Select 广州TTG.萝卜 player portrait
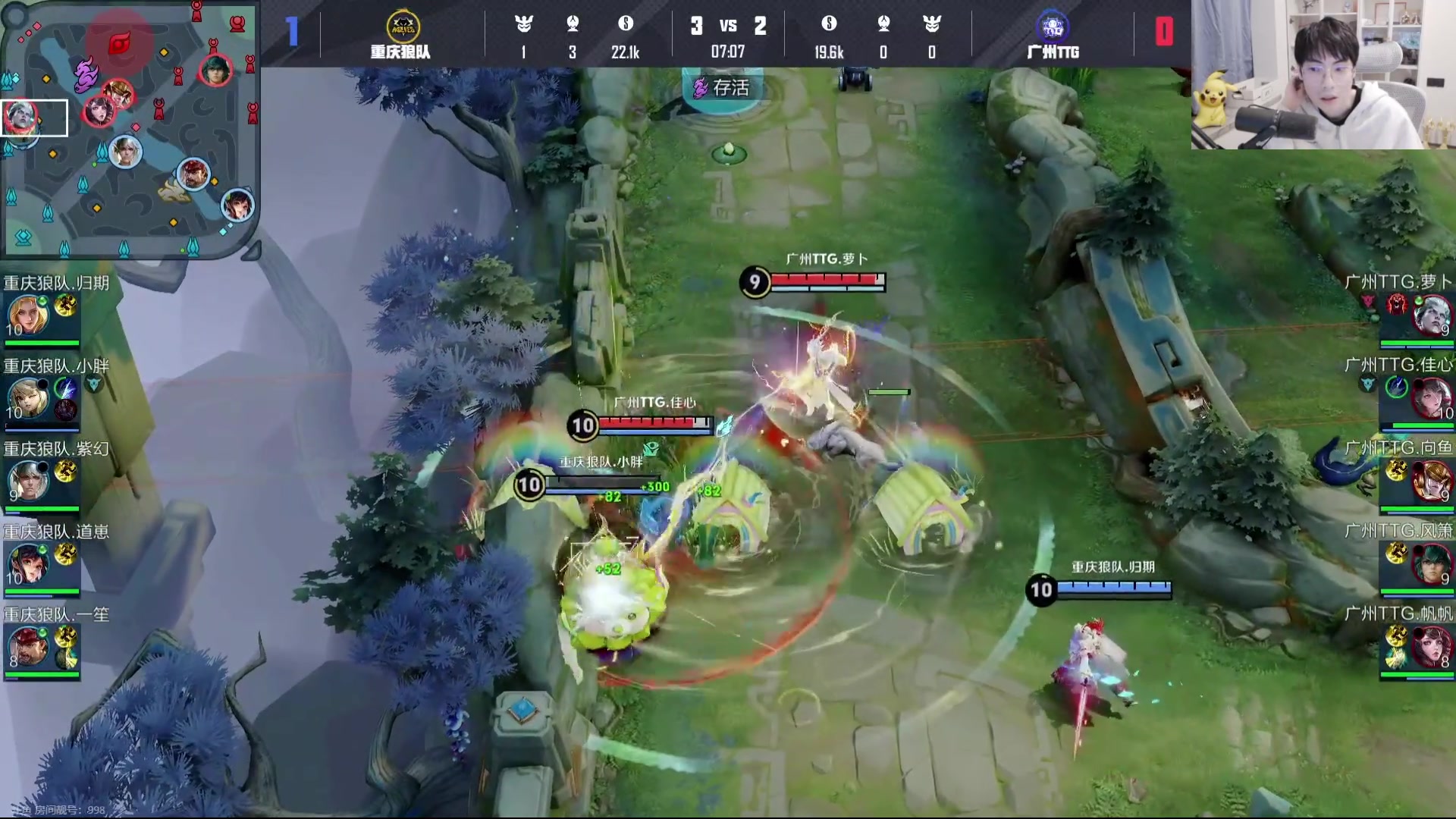 coord(1432,315)
